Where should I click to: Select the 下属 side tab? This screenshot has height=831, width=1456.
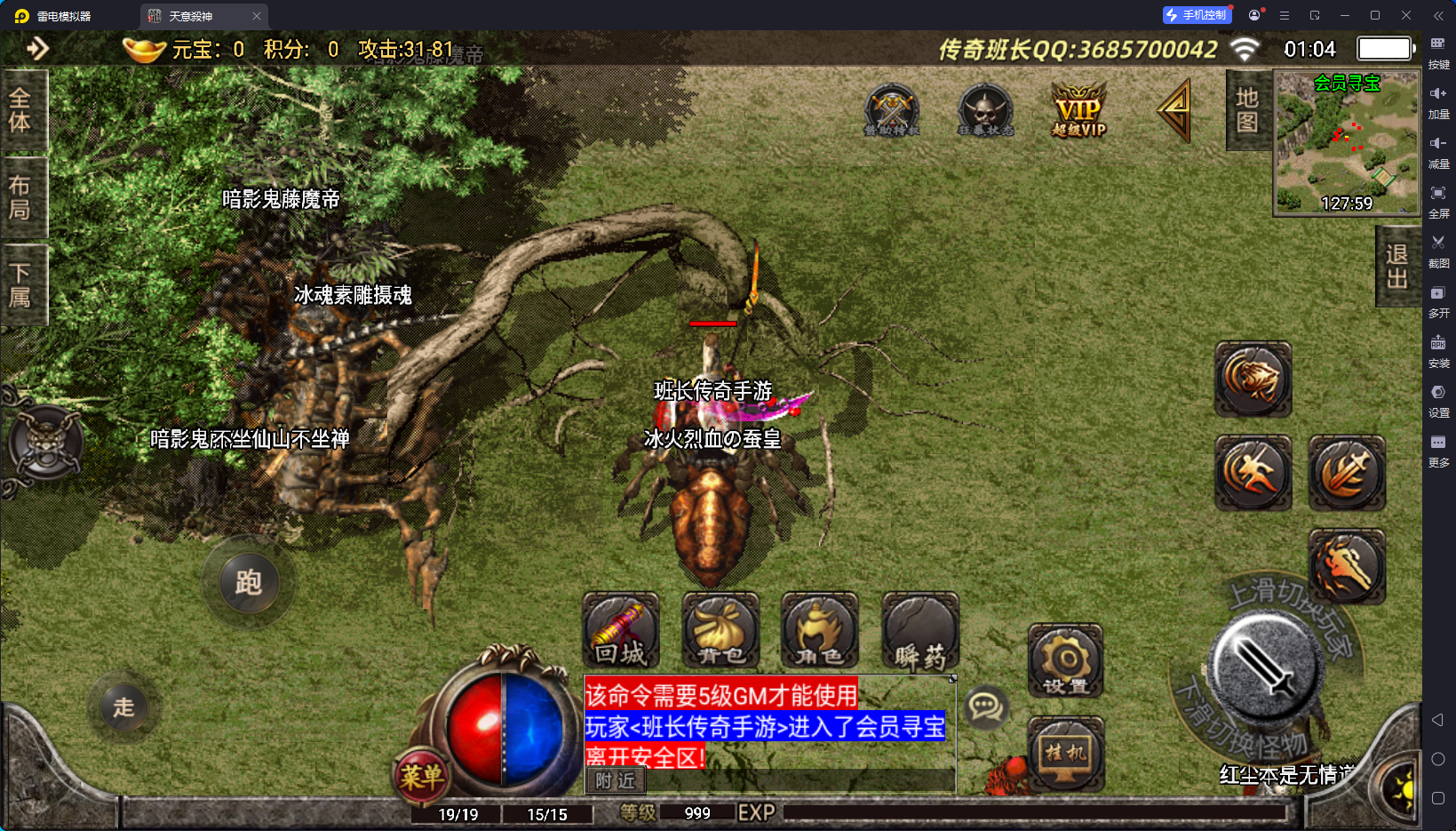[20, 284]
